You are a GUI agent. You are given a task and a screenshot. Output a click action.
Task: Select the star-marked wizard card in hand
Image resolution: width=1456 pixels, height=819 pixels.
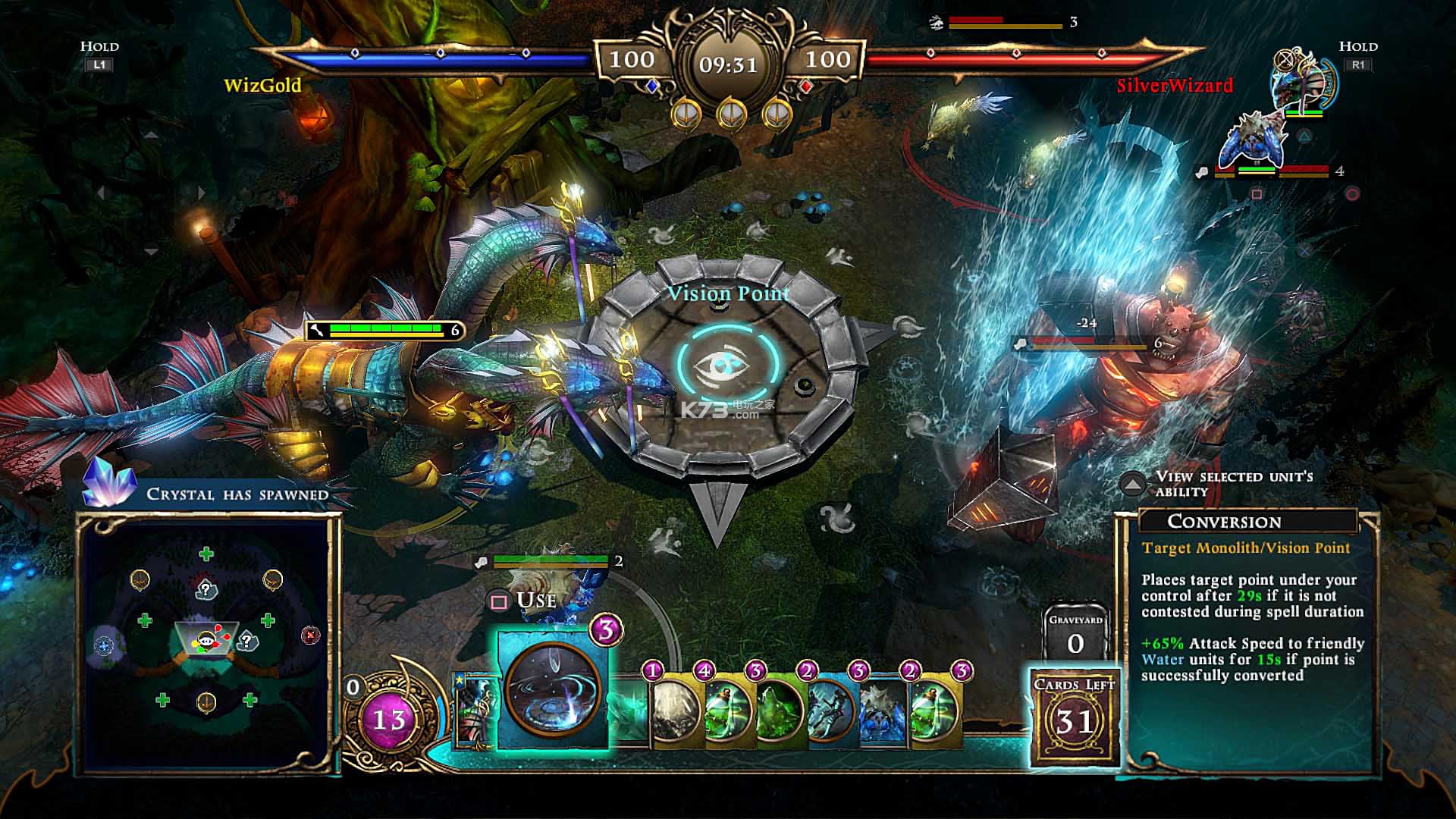(x=474, y=711)
